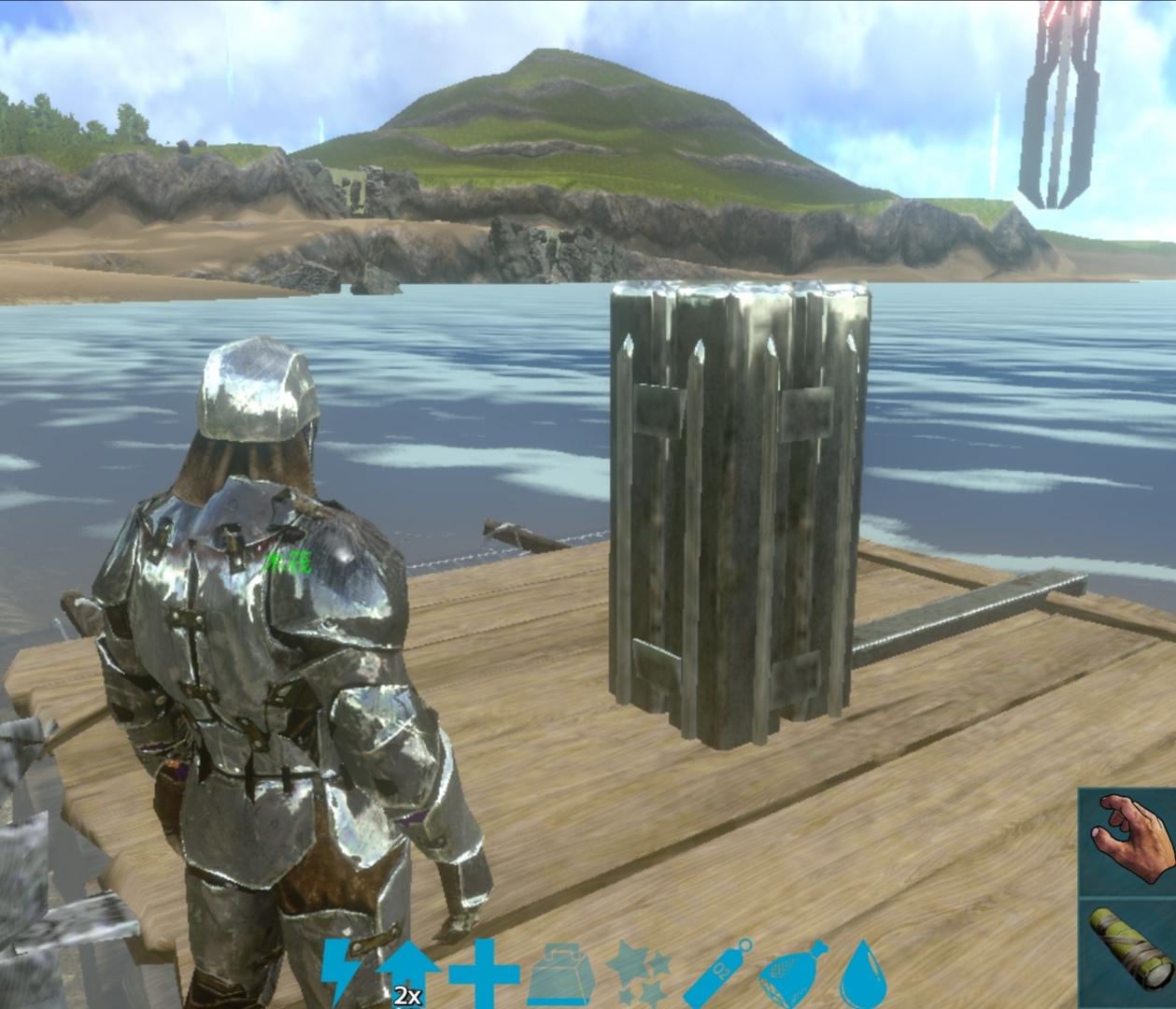Viewport: 1176px width, 1009px height.
Task: Tap the 2x level-up arrow icon
Action: [408, 973]
